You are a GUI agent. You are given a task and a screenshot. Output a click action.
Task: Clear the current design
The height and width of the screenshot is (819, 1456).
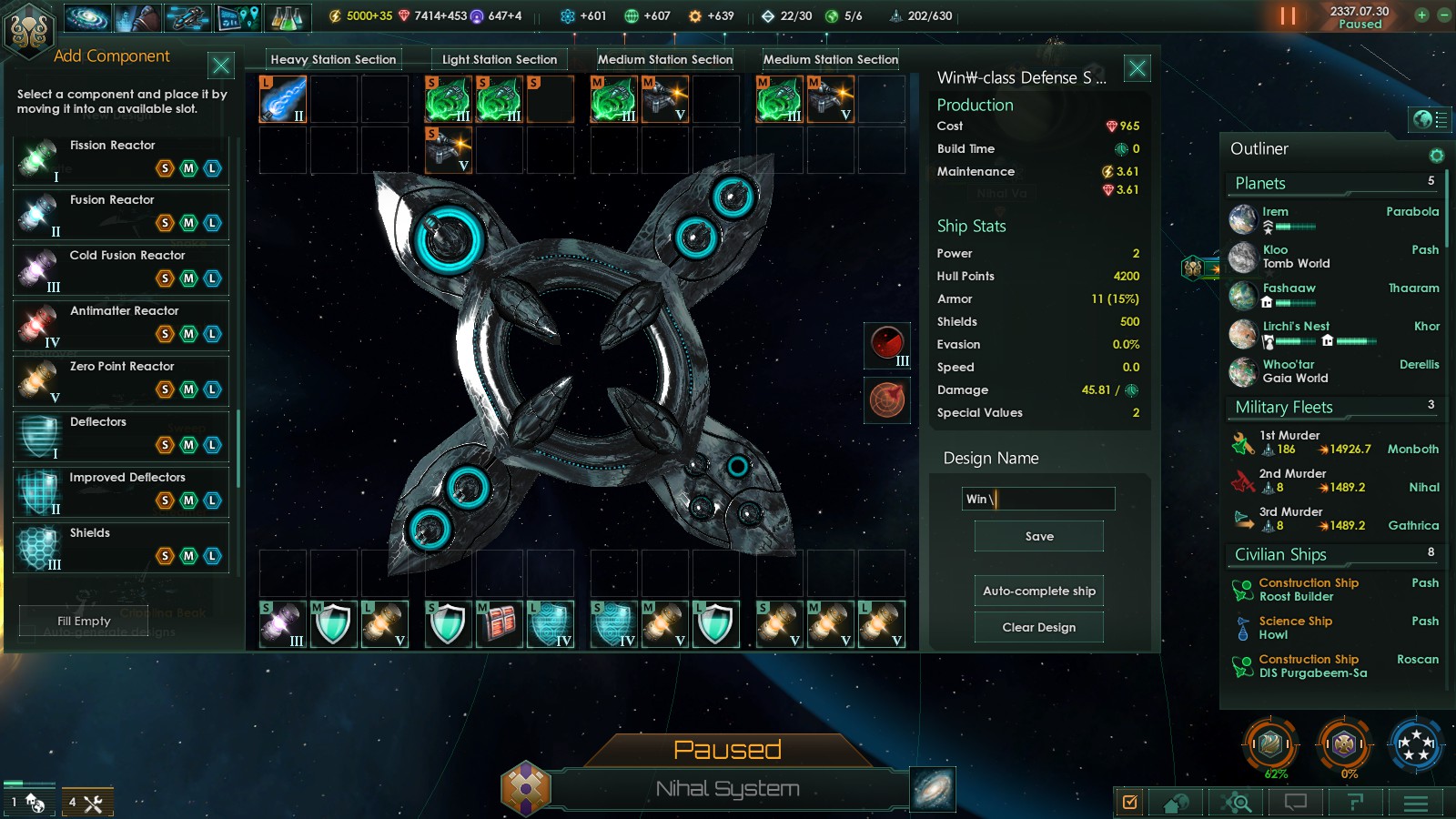(1038, 627)
